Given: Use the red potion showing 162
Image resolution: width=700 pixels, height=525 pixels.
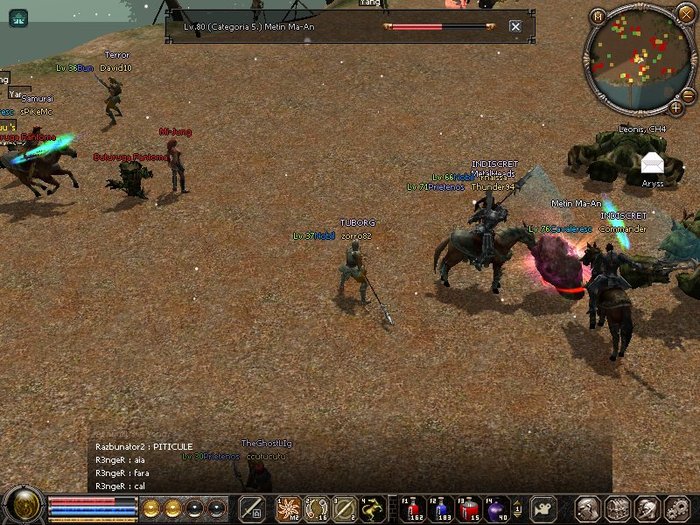Looking at the screenshot, I should (x=413, y=509).
